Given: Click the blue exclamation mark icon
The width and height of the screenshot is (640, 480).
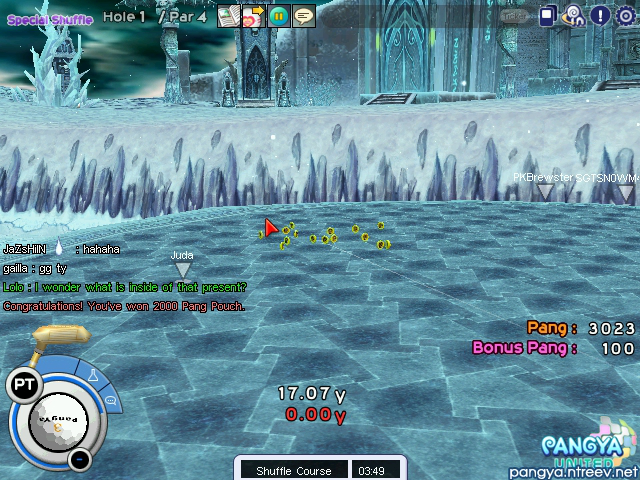Looking at the screenshot, I should coord(600,15).
